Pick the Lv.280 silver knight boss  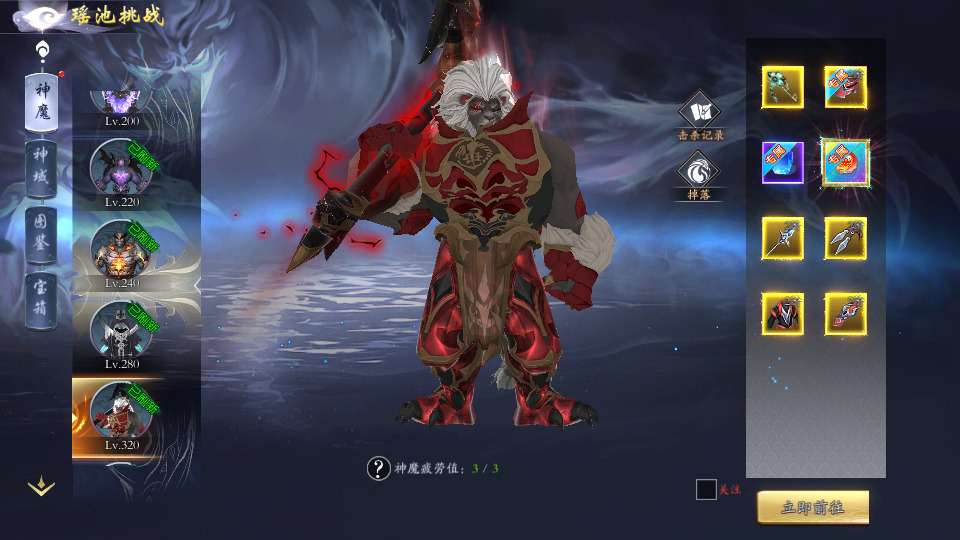click(x=120, y=331)
